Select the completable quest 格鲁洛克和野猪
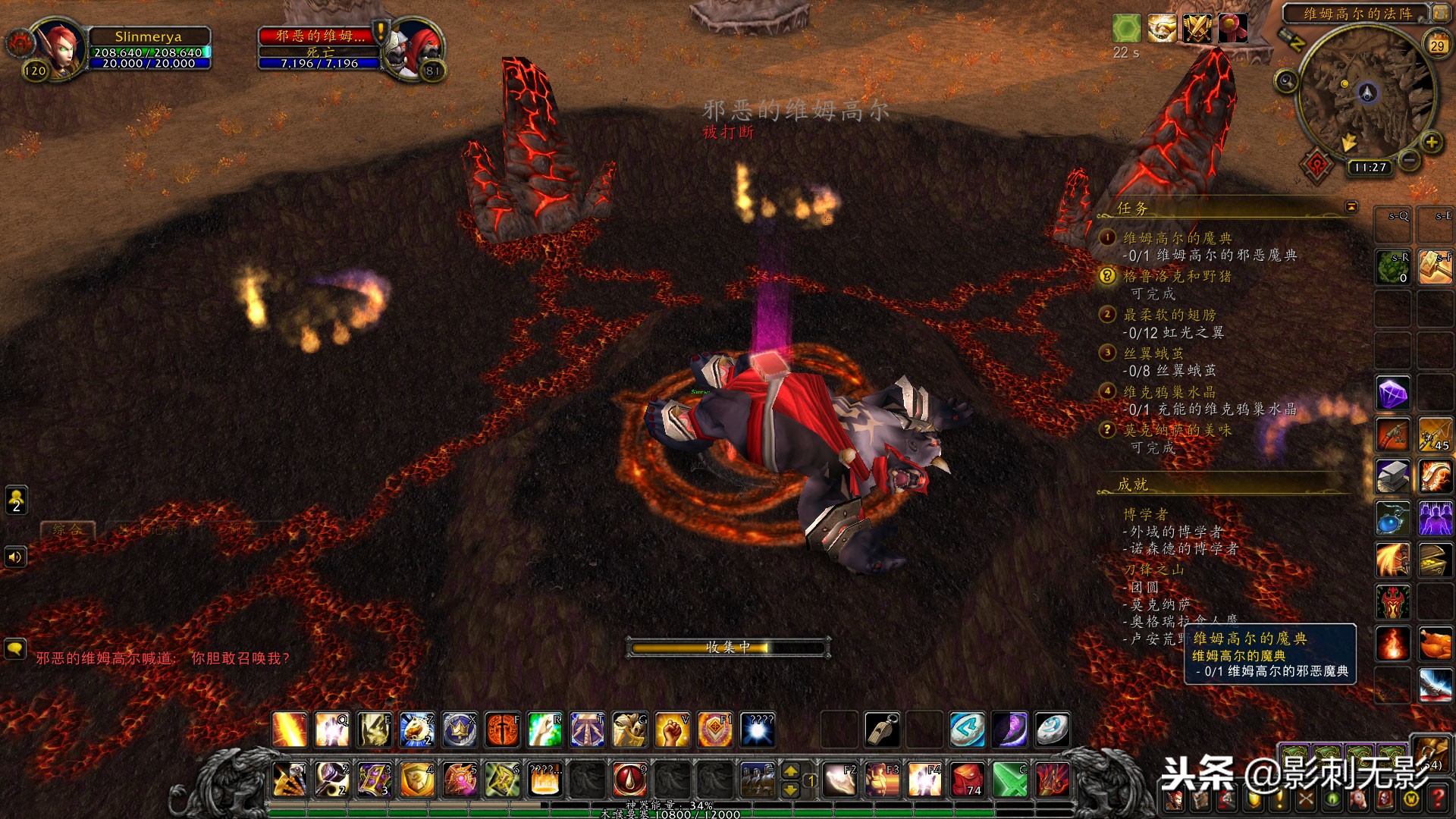Viewport: 1456px width, 819px height. 1177,277
